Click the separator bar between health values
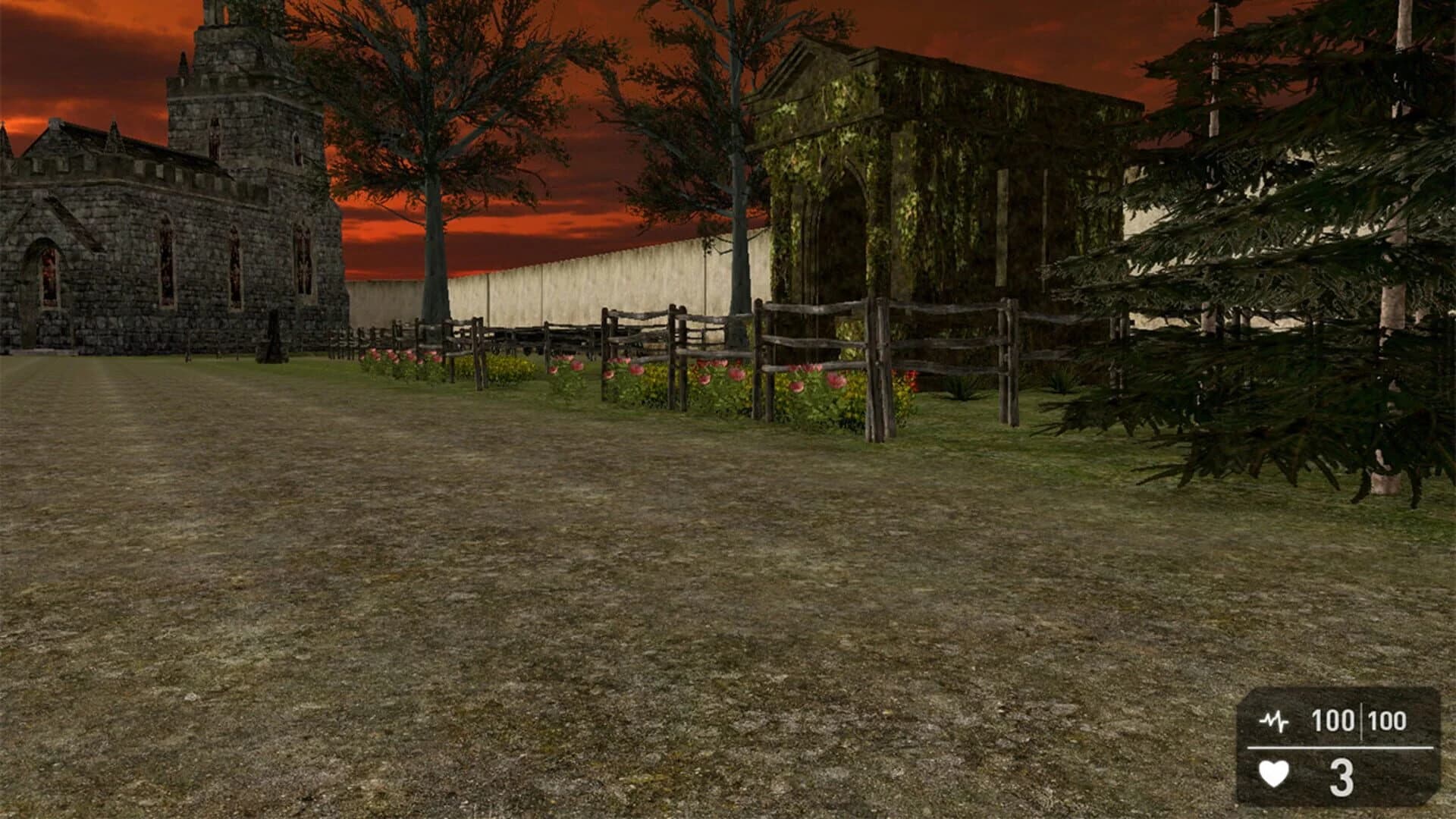 1362,720
